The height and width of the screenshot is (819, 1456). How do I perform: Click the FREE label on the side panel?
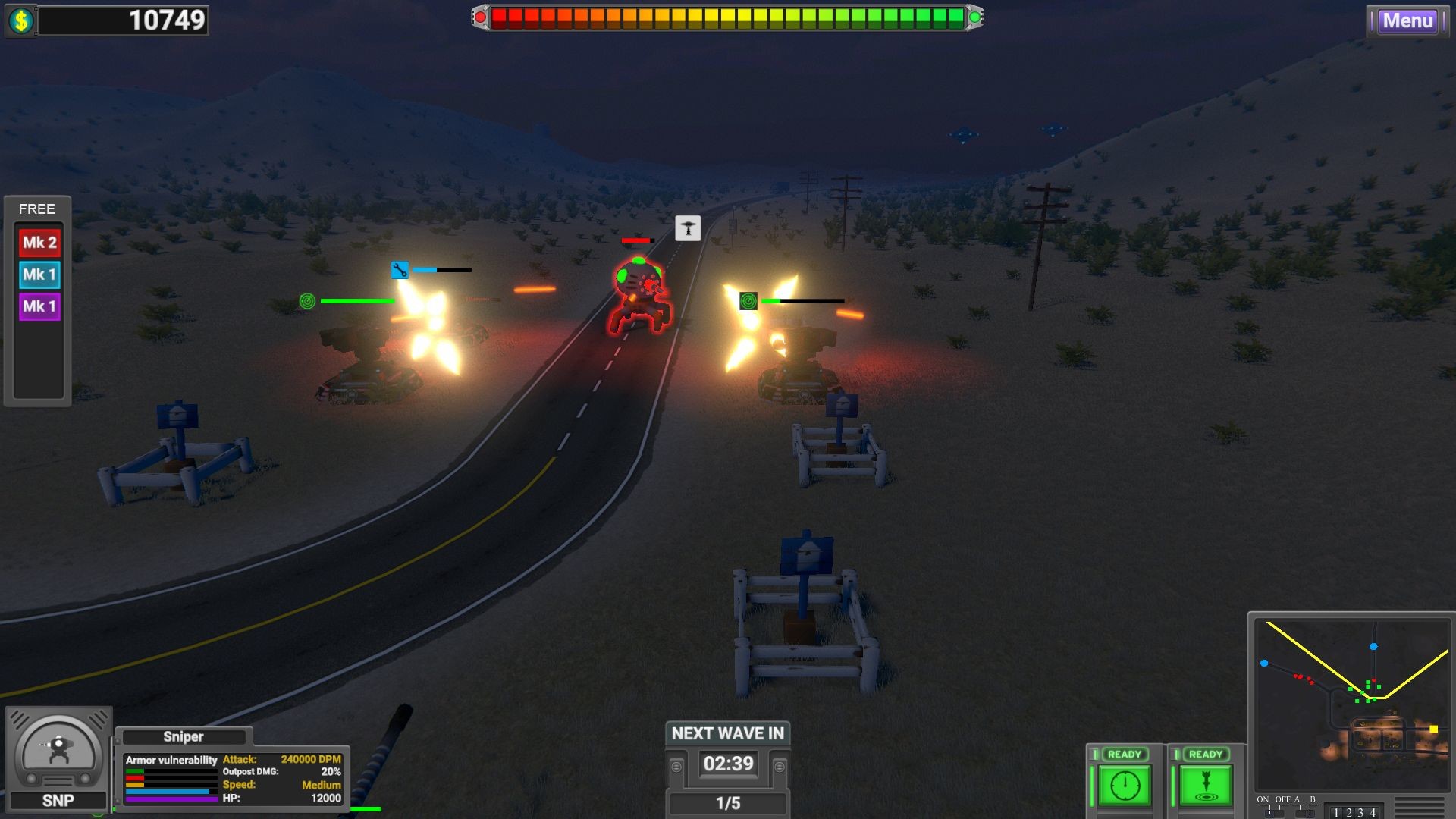pos(37,209)
